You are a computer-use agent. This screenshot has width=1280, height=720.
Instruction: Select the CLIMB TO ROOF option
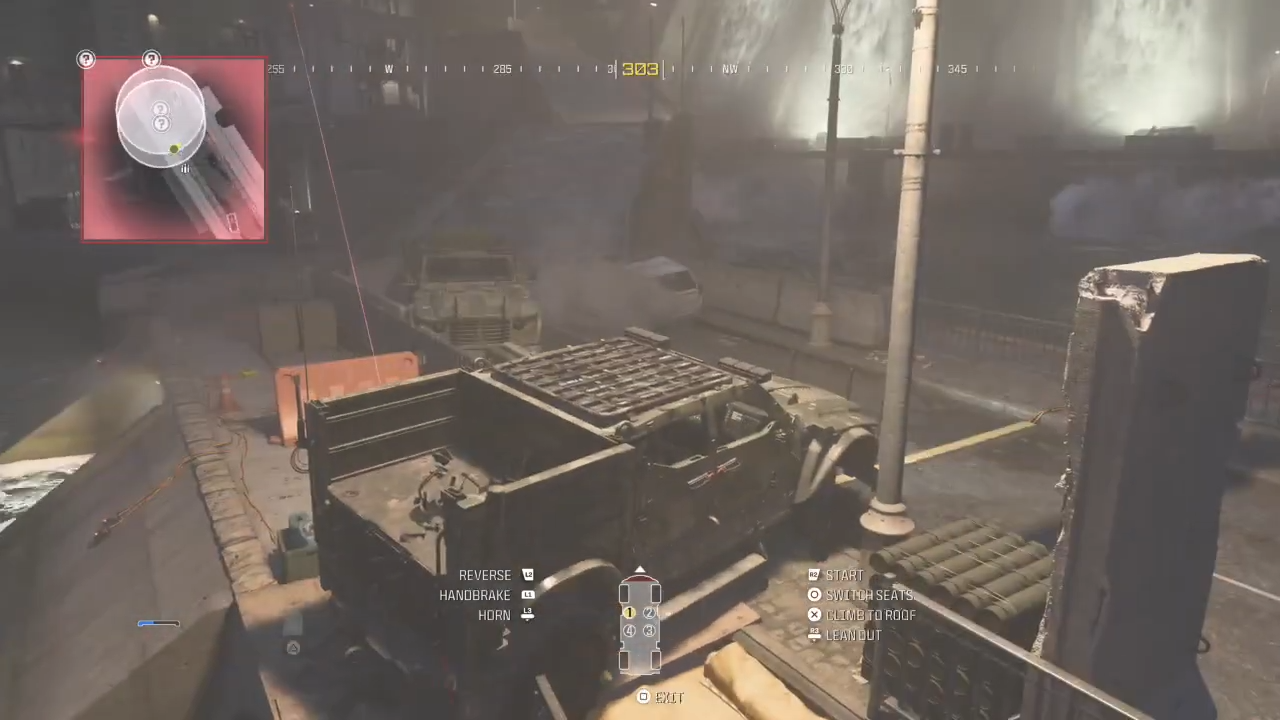[871, 615]
